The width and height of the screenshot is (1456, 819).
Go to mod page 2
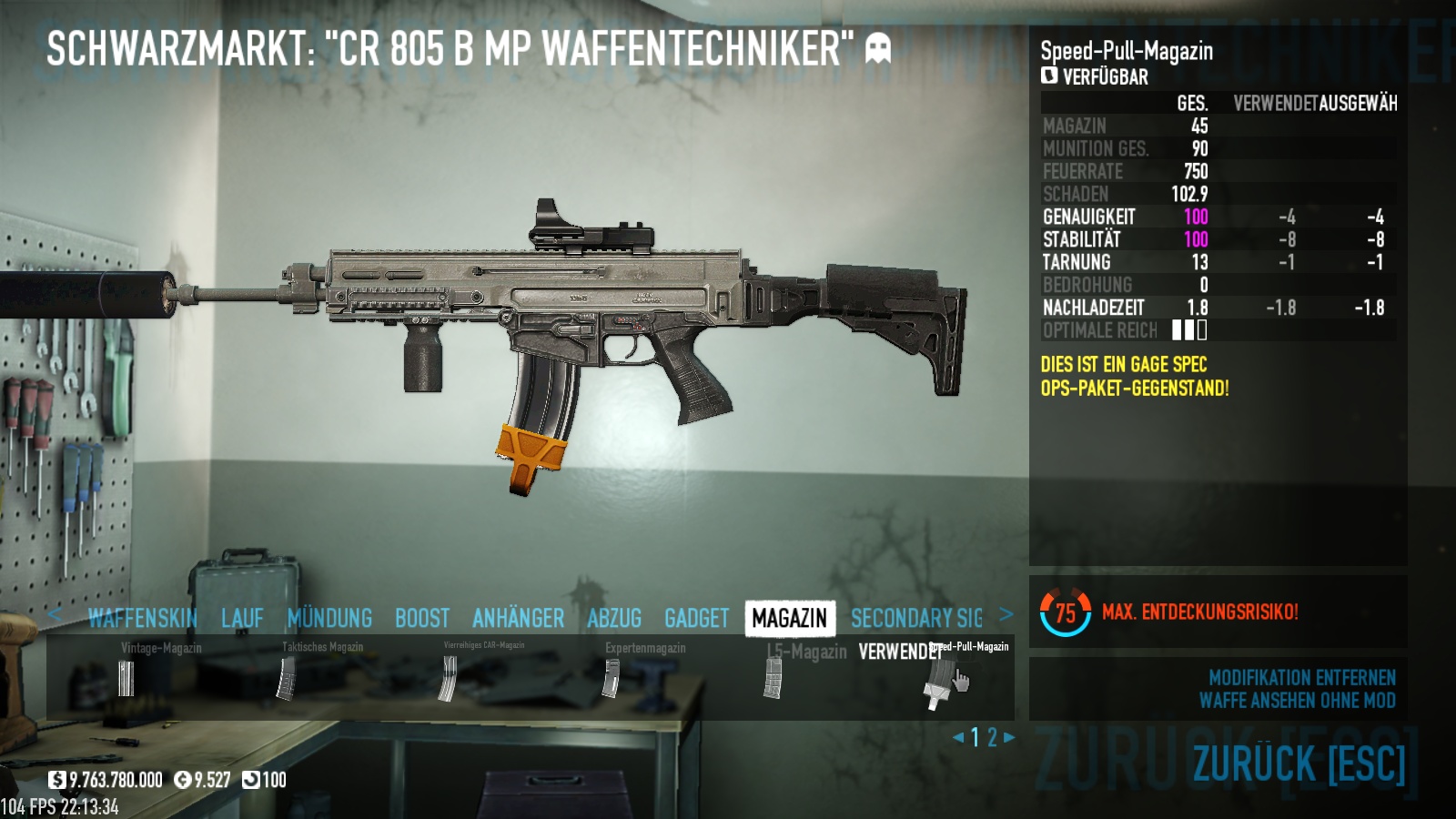(x=993, y=737)
